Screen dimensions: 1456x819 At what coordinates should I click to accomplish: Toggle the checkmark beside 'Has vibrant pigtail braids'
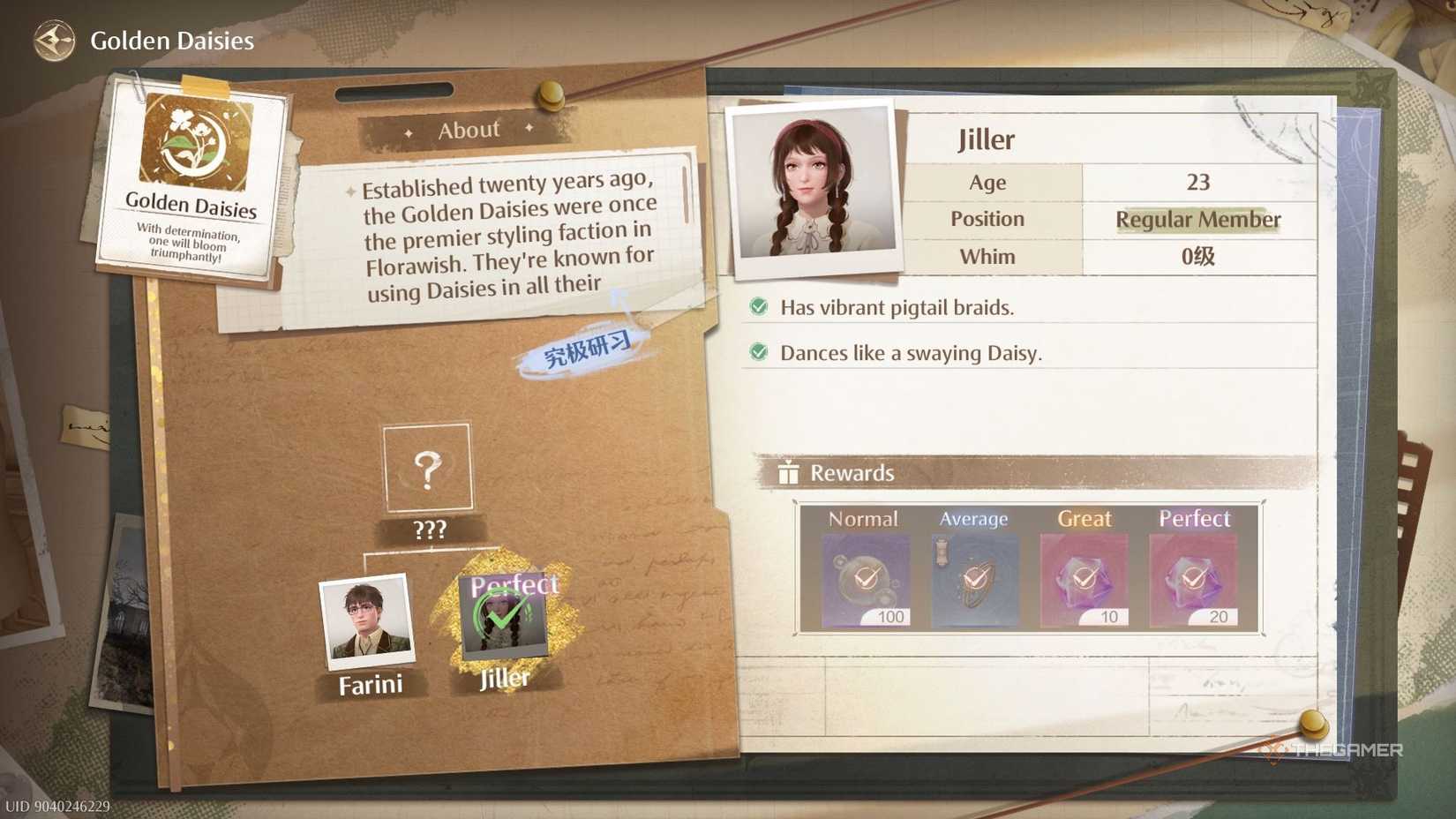point(760,307)
